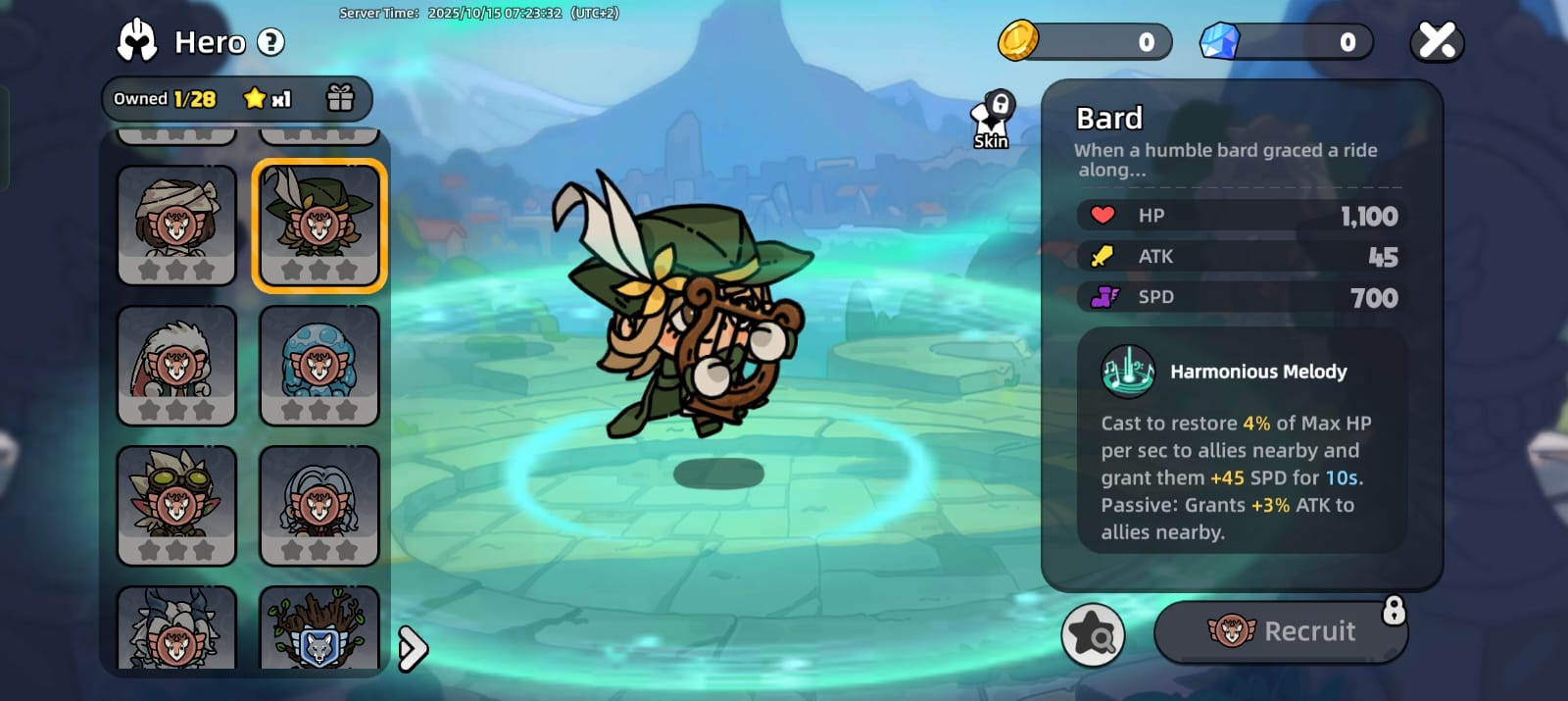Select the Bard portrait with feathered hat
Screen dimensions: 1568x701
click(319, 225)
